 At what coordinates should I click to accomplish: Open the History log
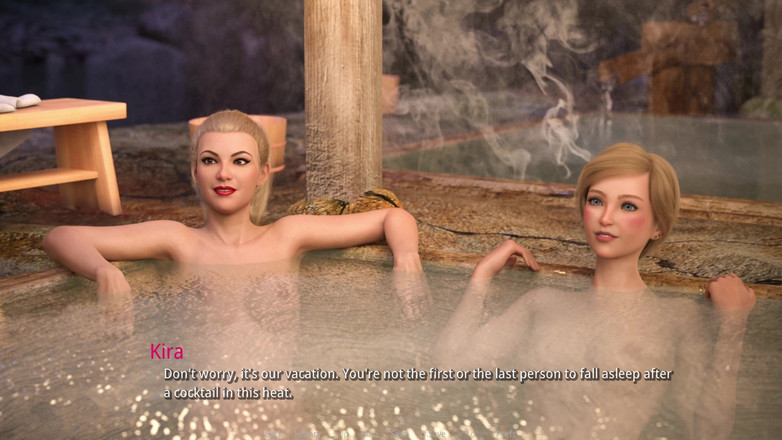(306, 434)
